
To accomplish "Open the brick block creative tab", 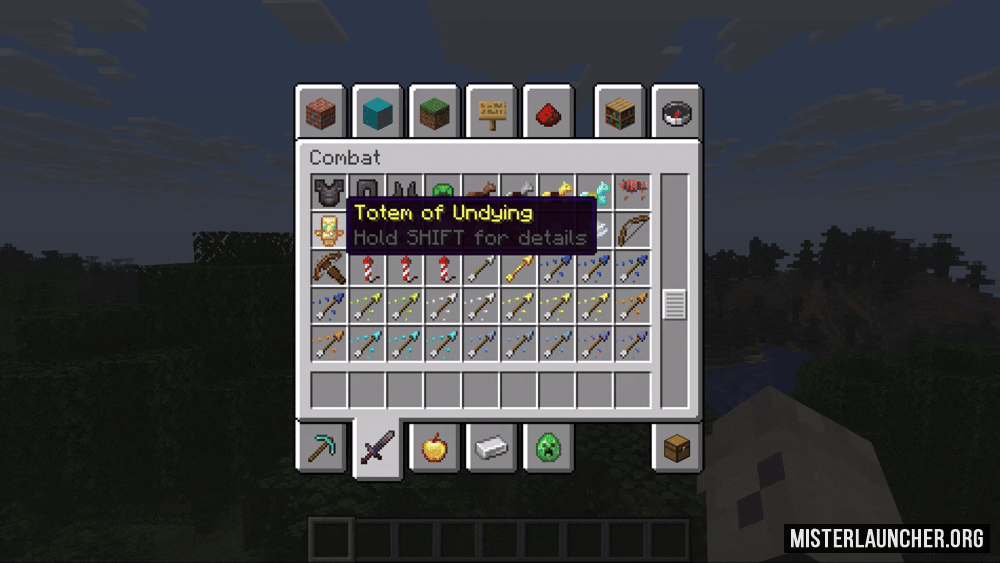I will [x=321, y=113].
